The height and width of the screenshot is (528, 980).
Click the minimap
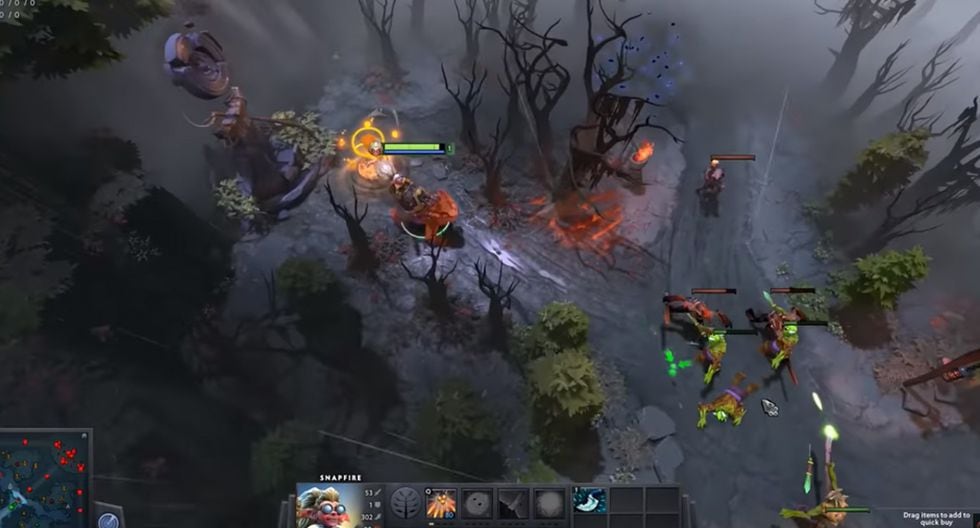[x=44, y=480]
